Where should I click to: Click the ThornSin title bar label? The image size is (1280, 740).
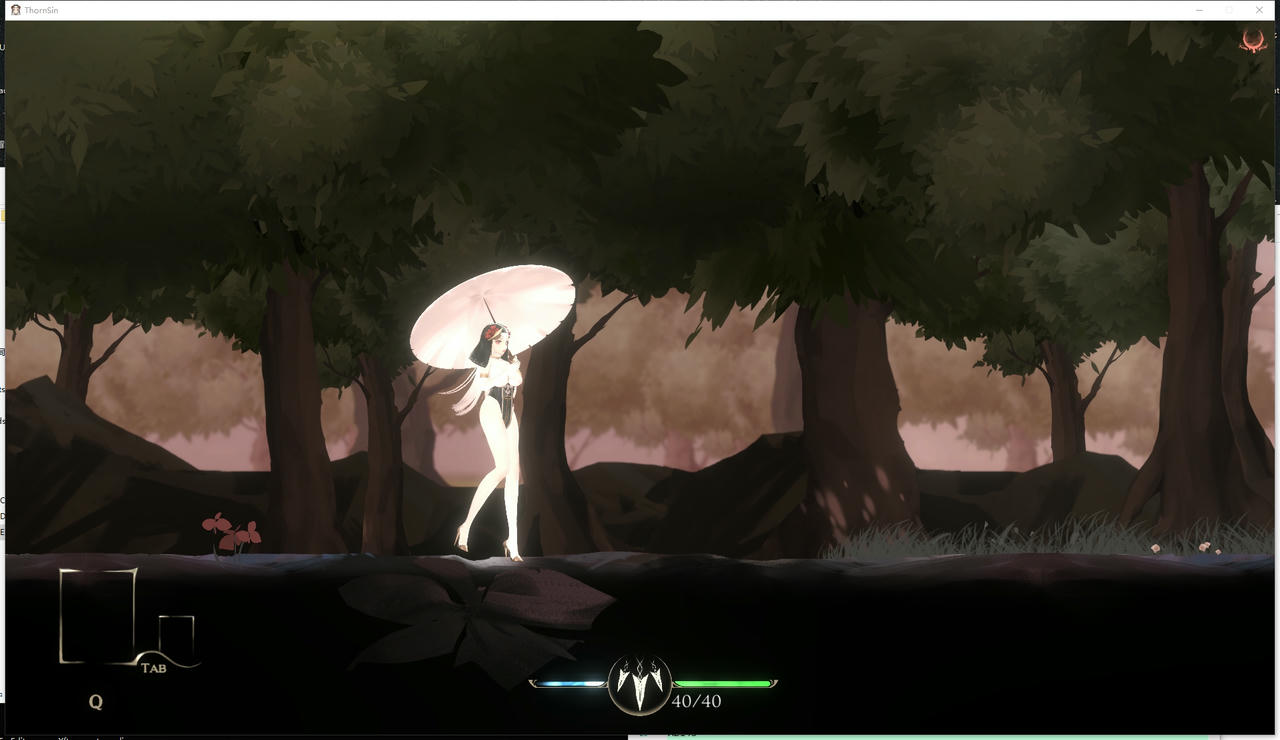coord(42,9)
